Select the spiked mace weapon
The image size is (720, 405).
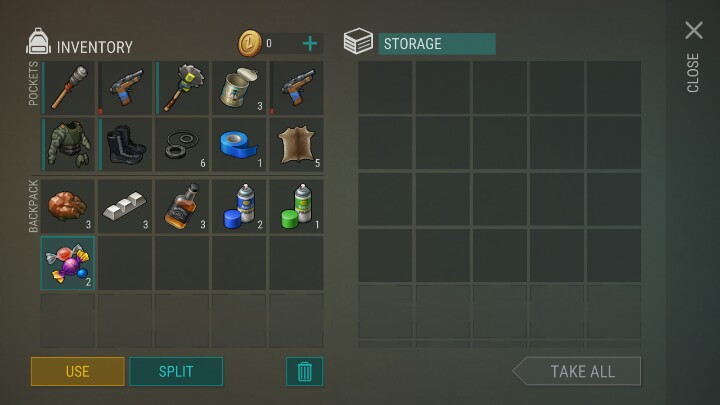click(182, 87)
